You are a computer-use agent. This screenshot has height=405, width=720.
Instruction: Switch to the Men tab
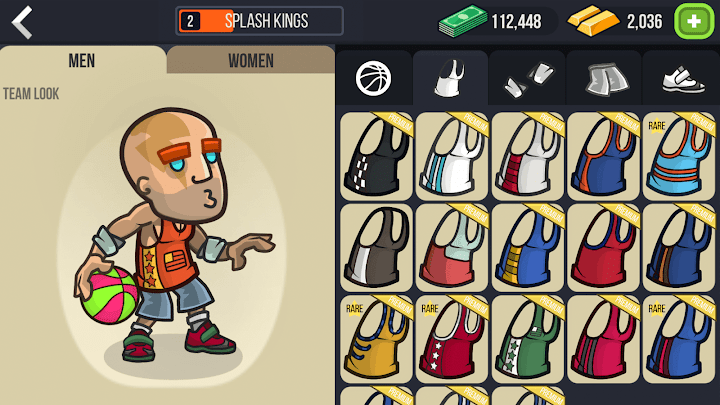(82, 60)
